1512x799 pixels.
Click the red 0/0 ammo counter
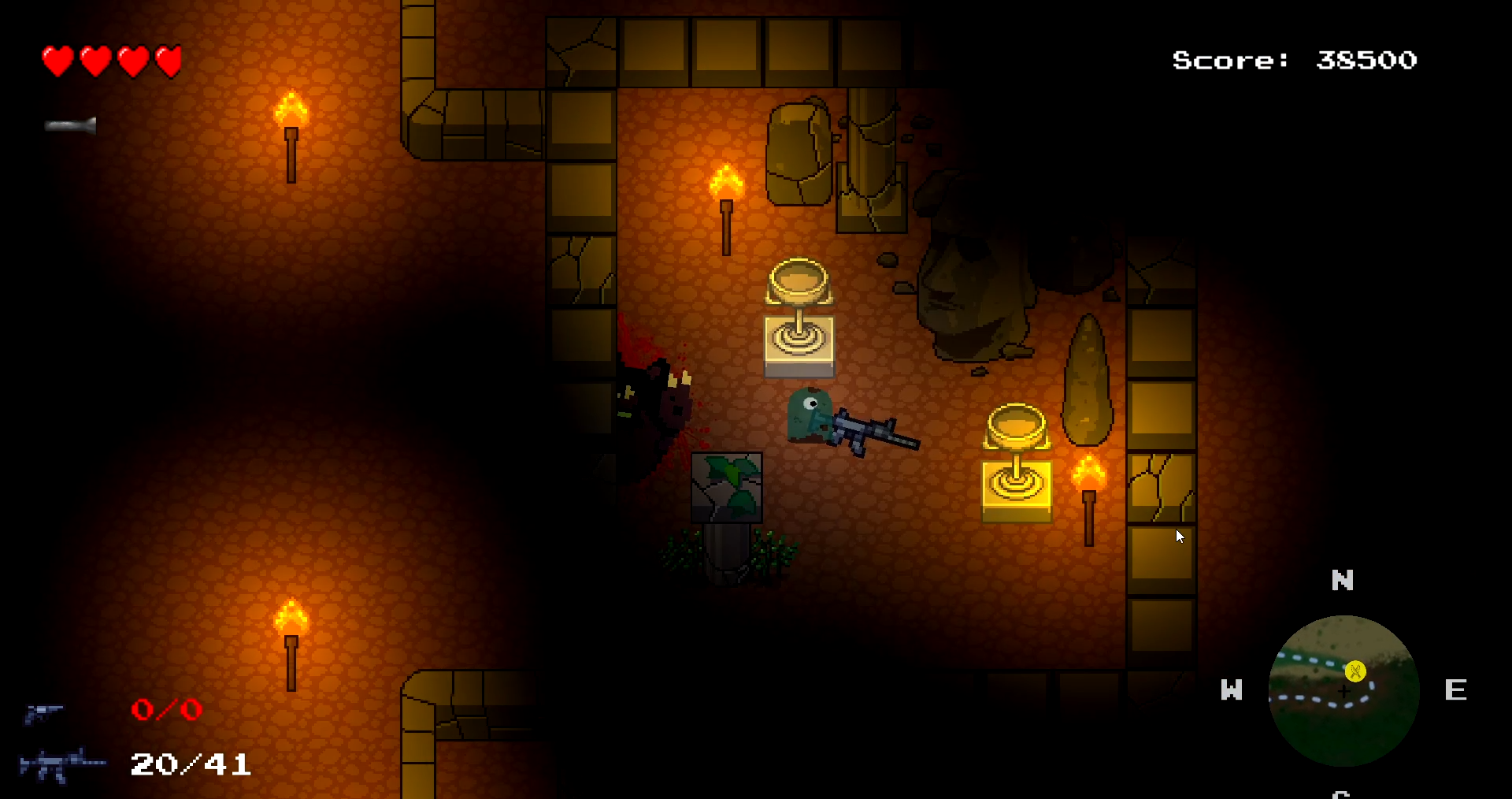[167, 709]
